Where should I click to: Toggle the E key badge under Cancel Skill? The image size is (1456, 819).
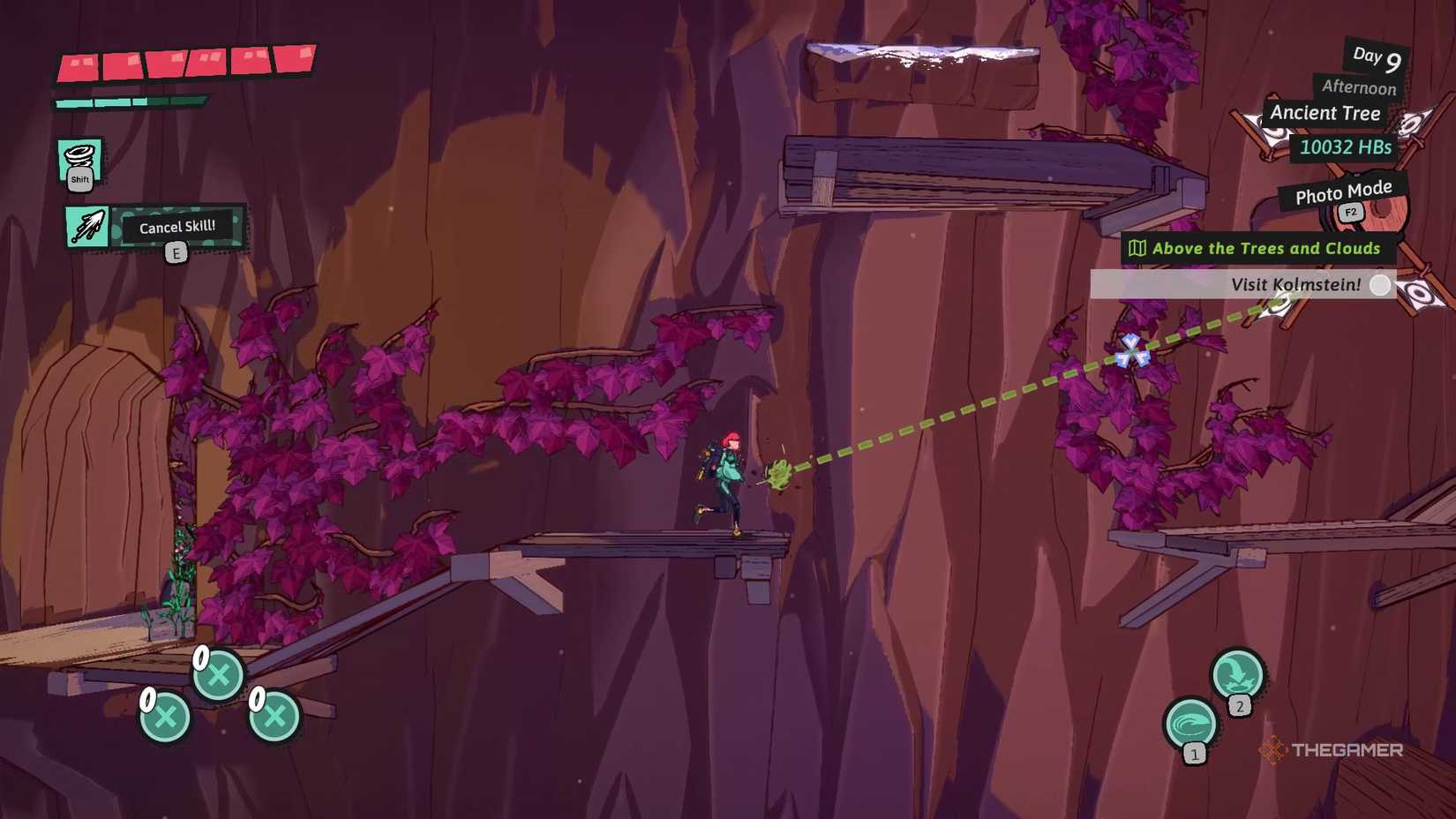coord(176,252)
